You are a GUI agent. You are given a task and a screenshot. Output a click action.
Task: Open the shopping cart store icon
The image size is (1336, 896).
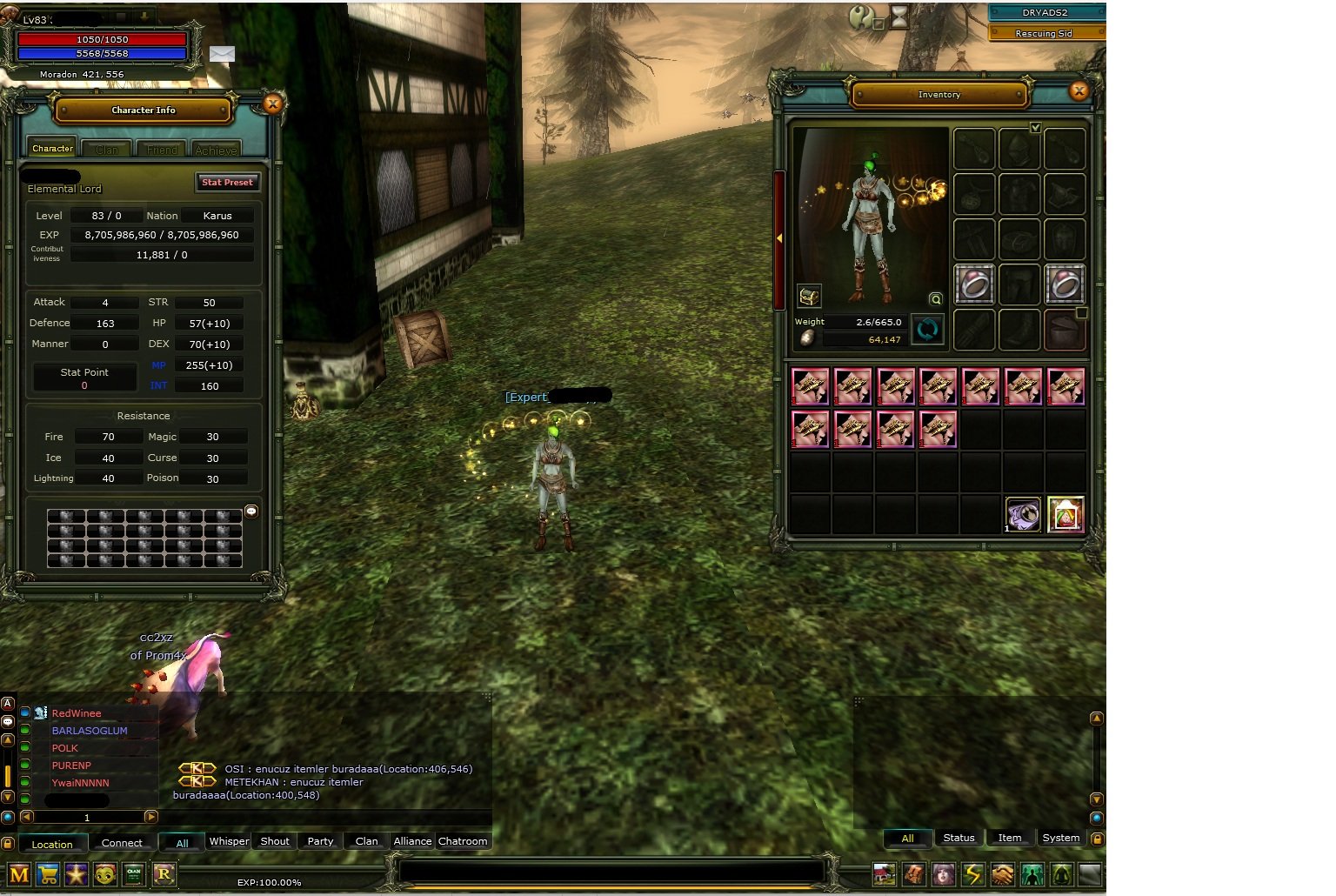point(48,874)
